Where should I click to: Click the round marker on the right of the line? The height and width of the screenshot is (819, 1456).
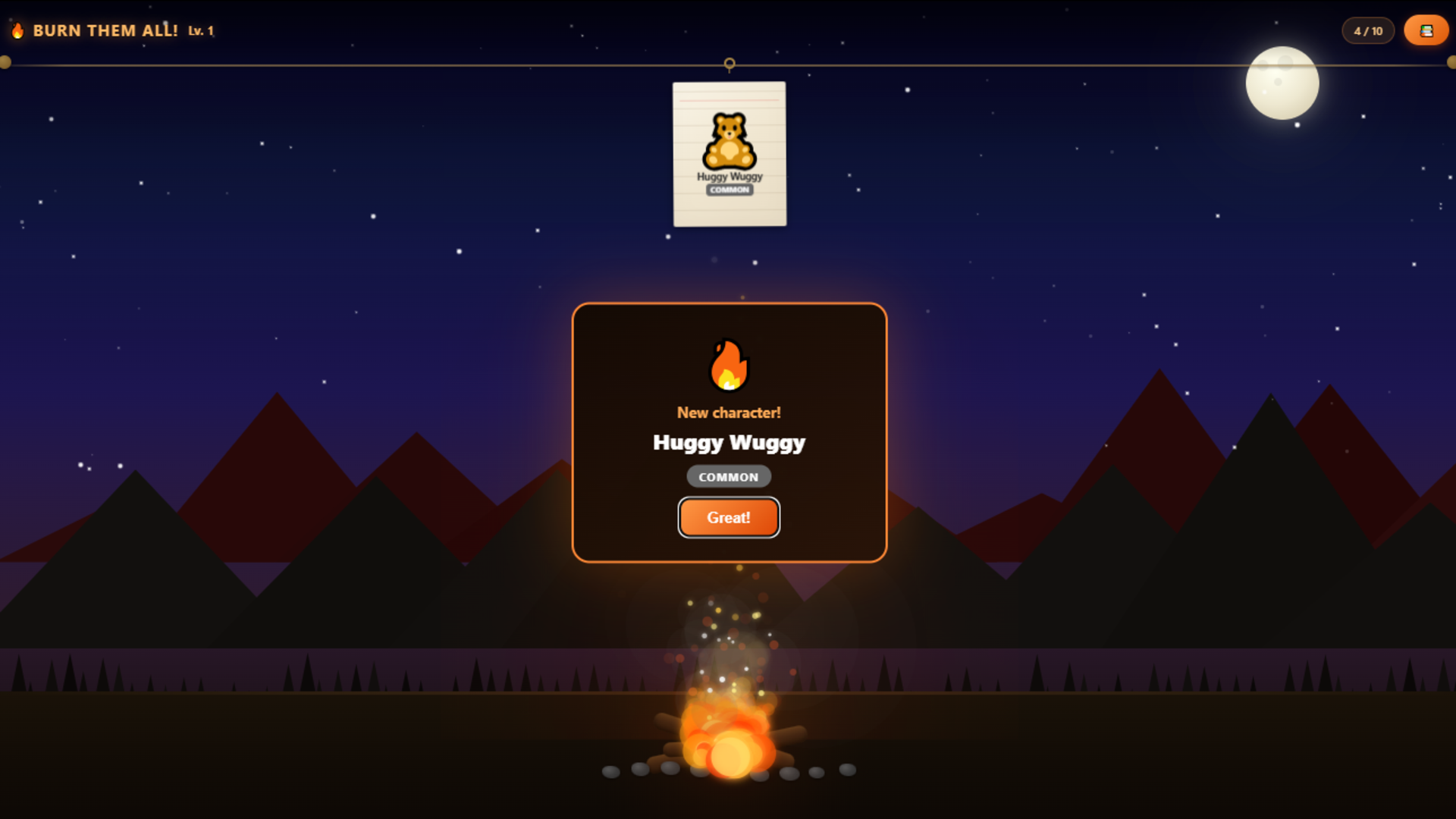1449,63
